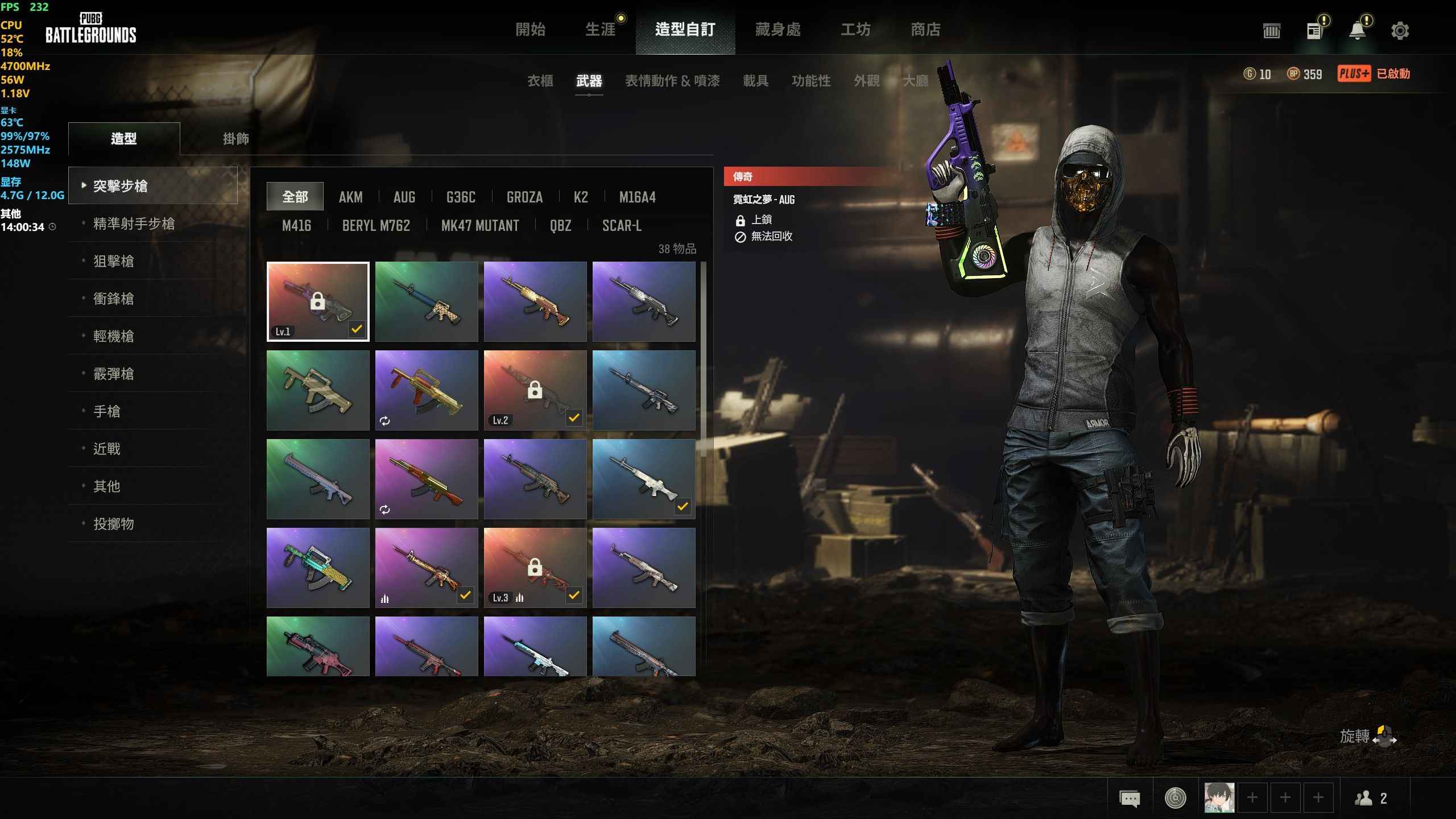Filter skins by SCAR-L
Viewport: 1456px width, 819px height.
click(622, 226)
